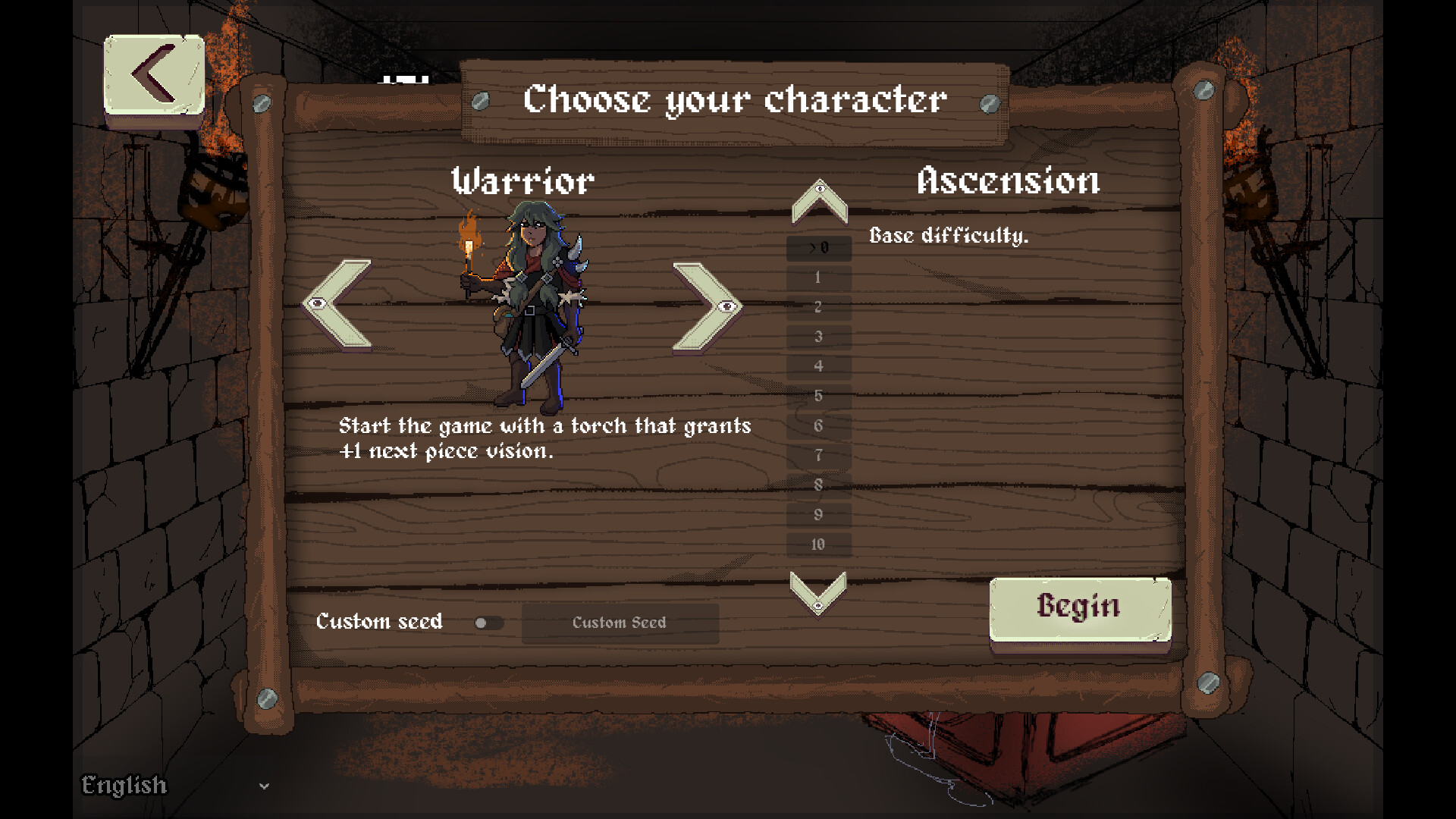Screen dimensions: 1456x819
Task: Click the Warrior character portrait
Action: click(531, 303)
